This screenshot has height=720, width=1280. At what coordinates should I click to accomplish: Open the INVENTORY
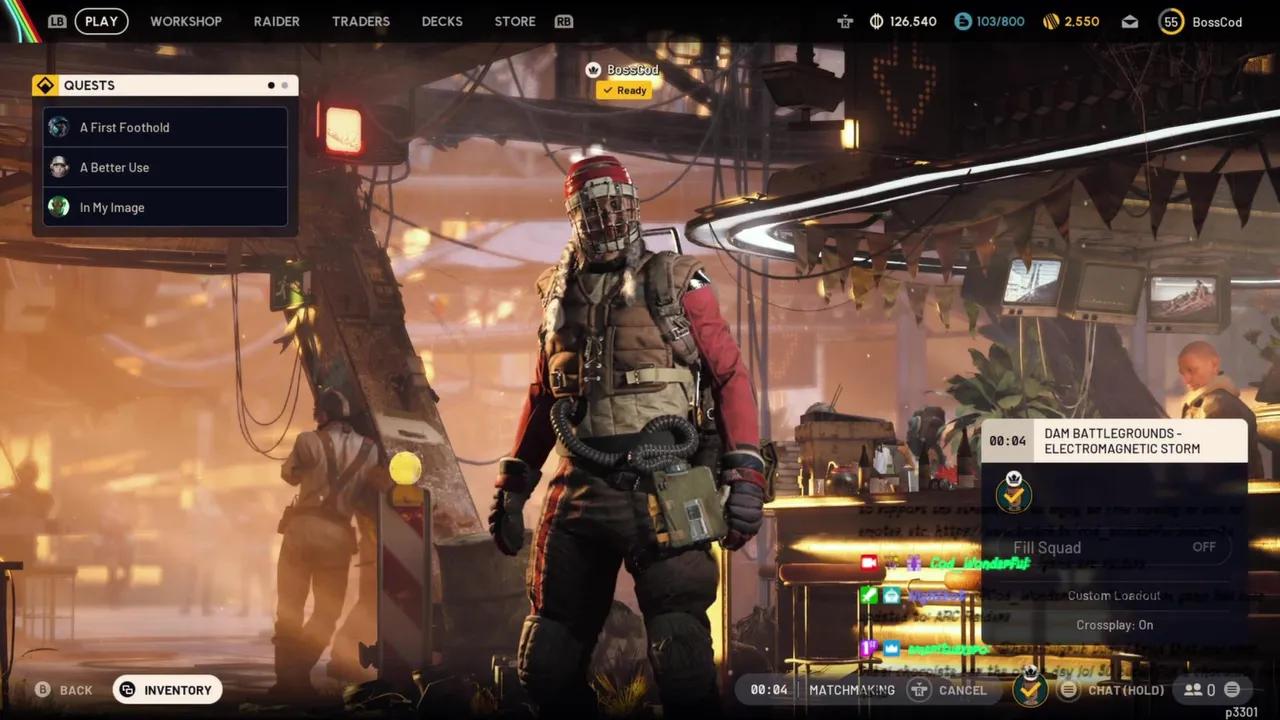[x=167, y=689]
